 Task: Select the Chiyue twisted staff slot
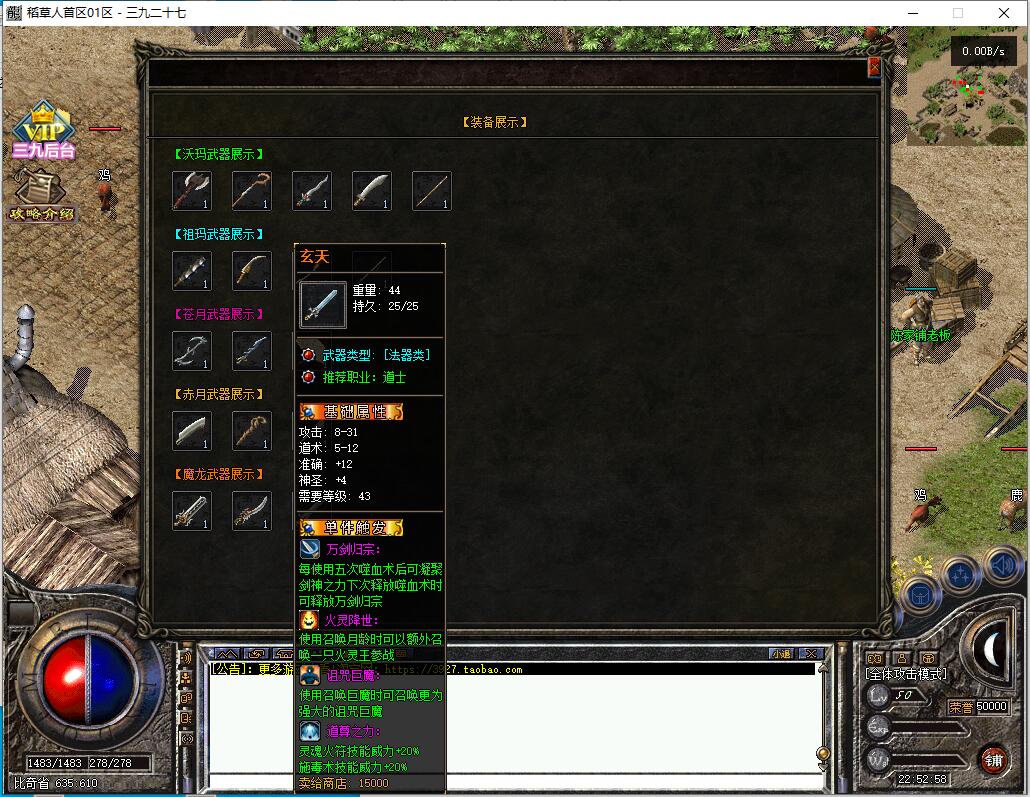[251, 431]
